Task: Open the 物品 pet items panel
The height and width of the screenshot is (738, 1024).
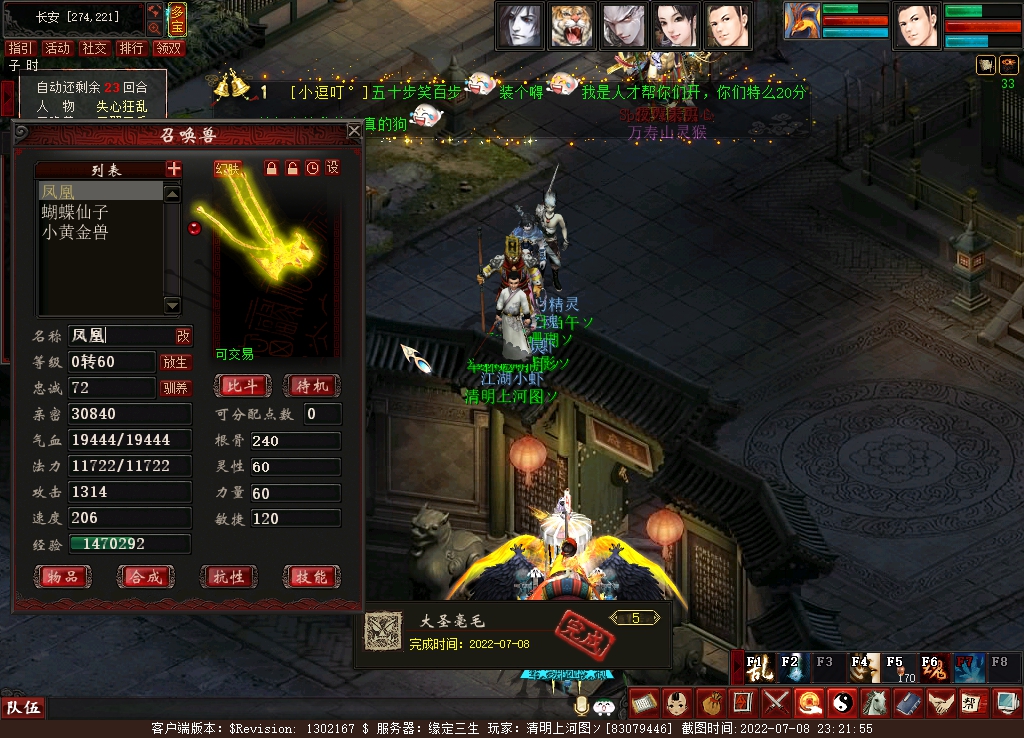Action: 62,577
